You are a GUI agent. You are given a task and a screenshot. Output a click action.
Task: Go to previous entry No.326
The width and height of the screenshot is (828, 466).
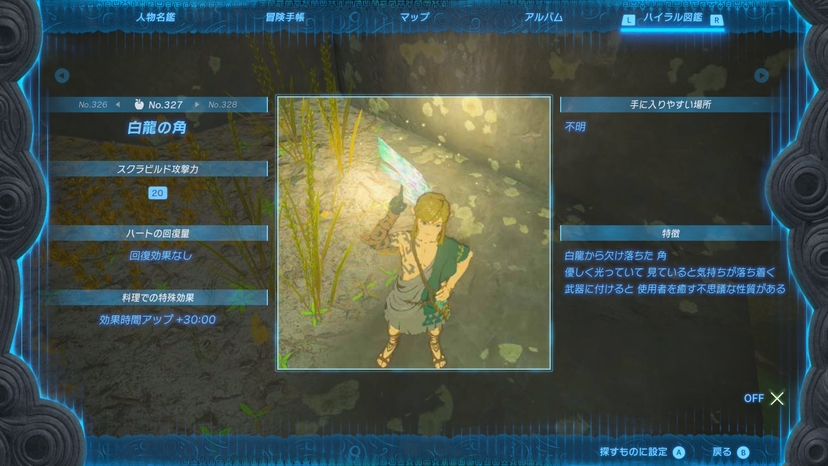click(x=93, y=105)
